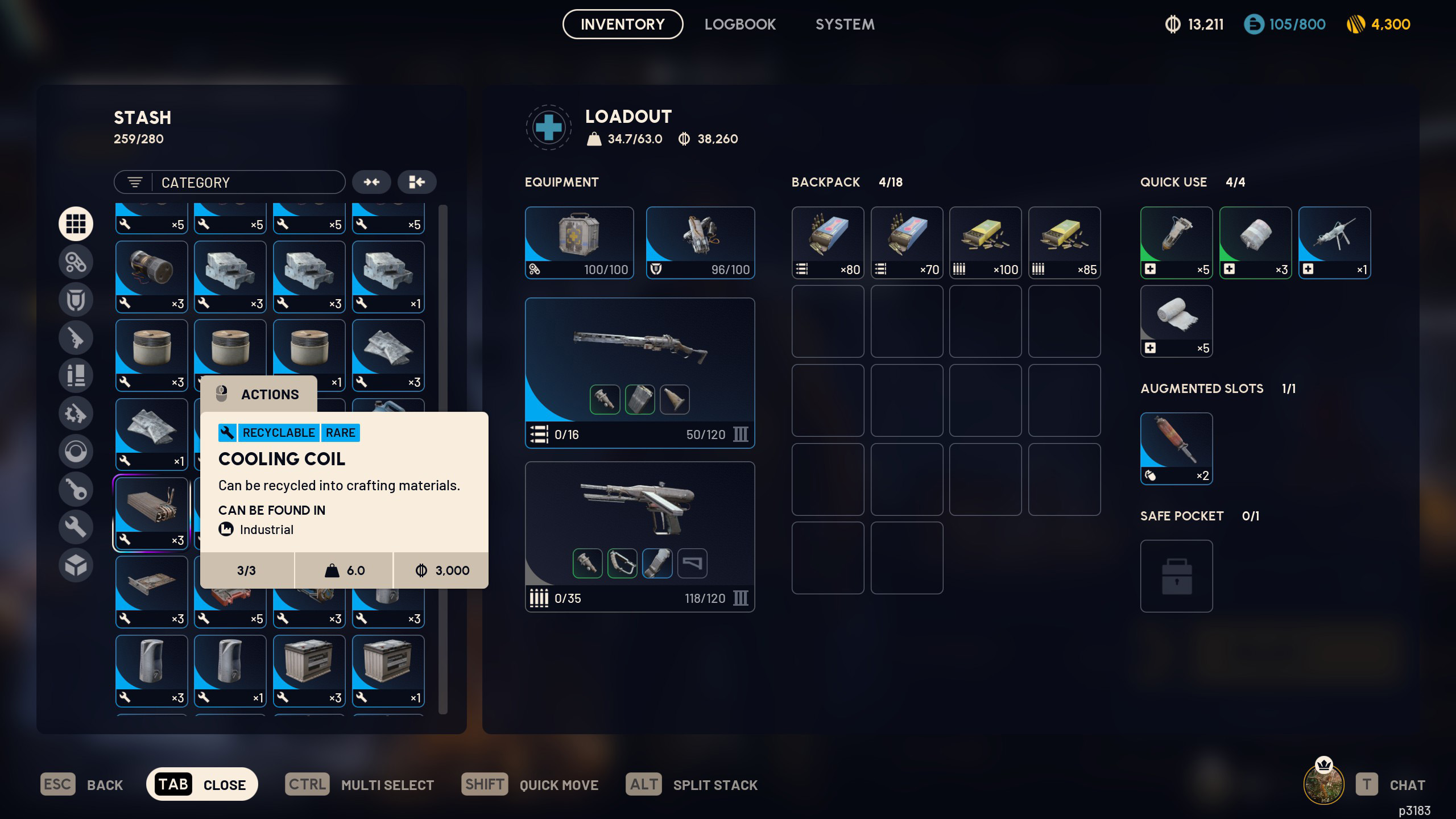The height and width of the screenshot is (819, 1456).
Task: Select the equipped shield at 96/100
Action: click(700, 242)
